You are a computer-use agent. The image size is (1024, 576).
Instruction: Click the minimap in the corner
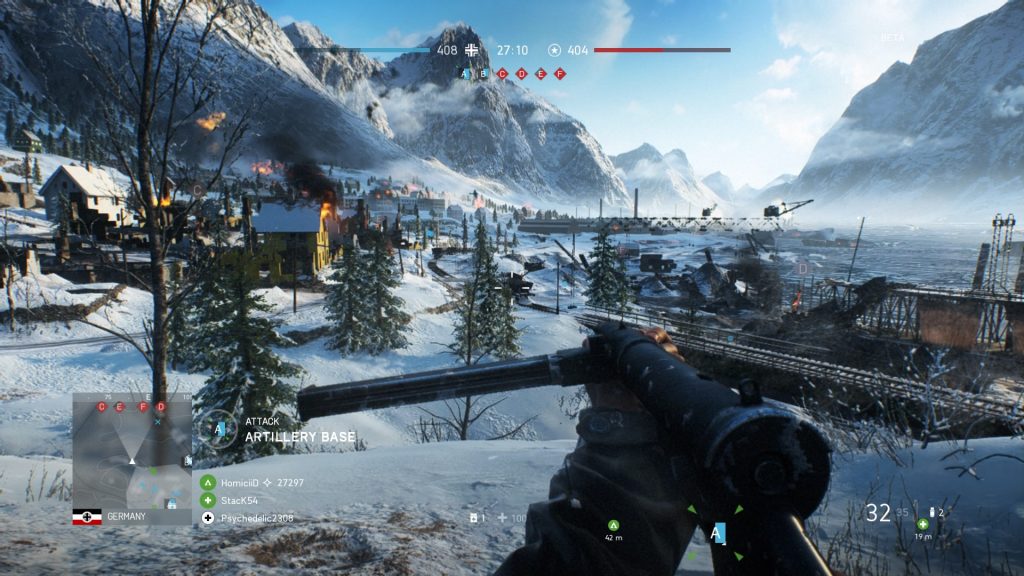pyautogui.click(x=132, y=450)
